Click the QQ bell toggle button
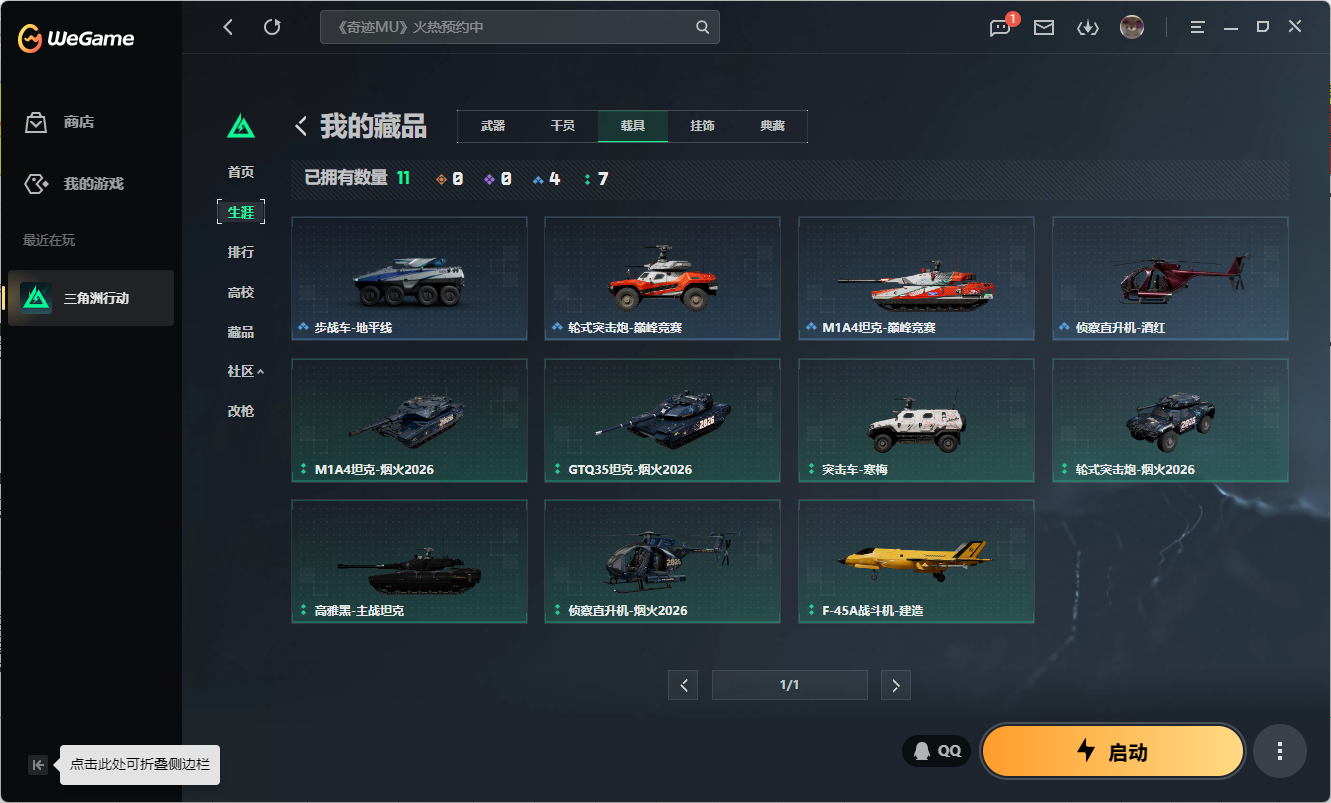The image size is (1331, 803). (935, 750)
